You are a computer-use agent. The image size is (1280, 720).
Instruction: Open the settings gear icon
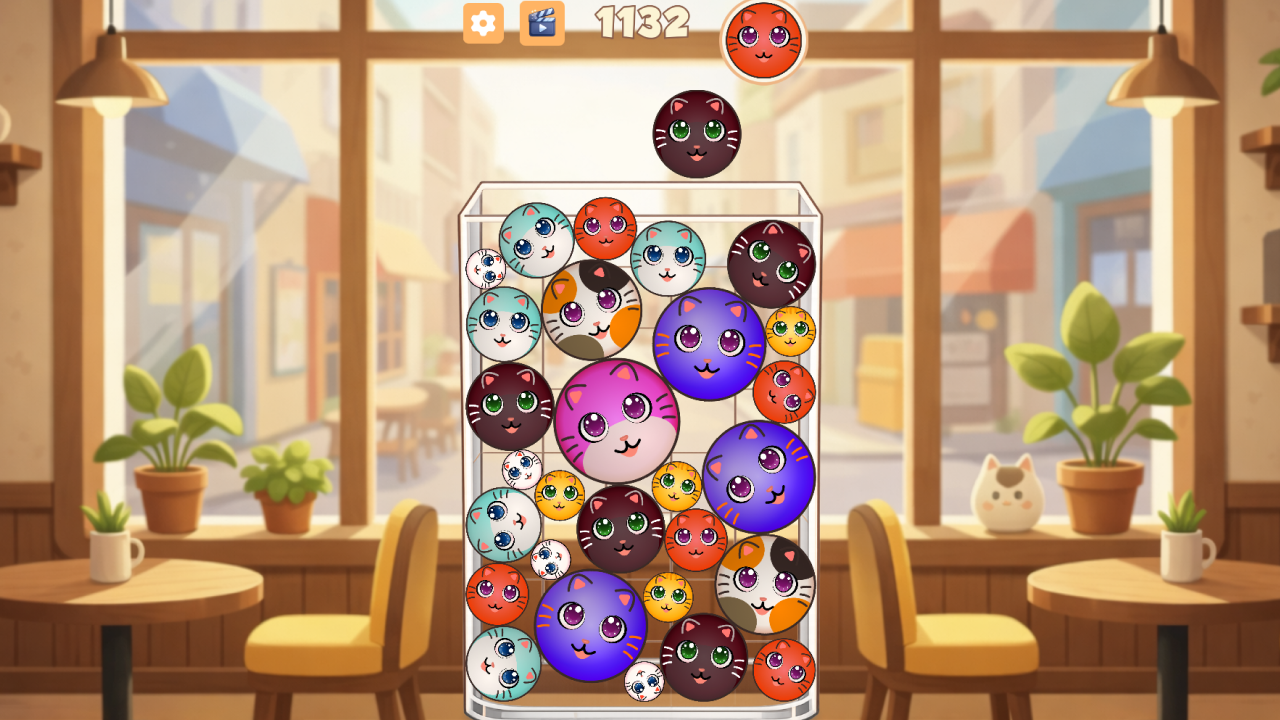point(482,25)
